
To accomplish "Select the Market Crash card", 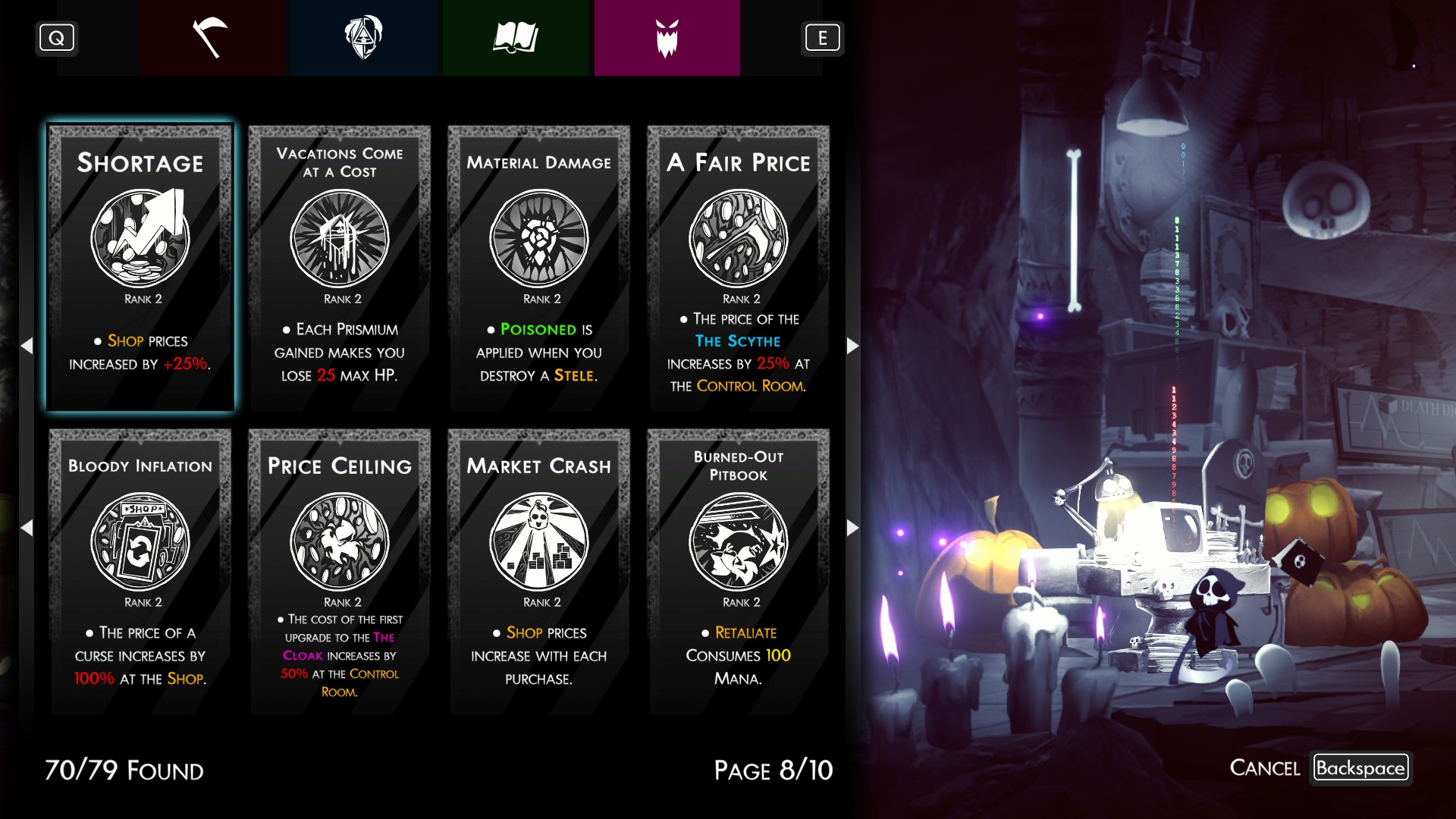I will (x=539, y=571).
